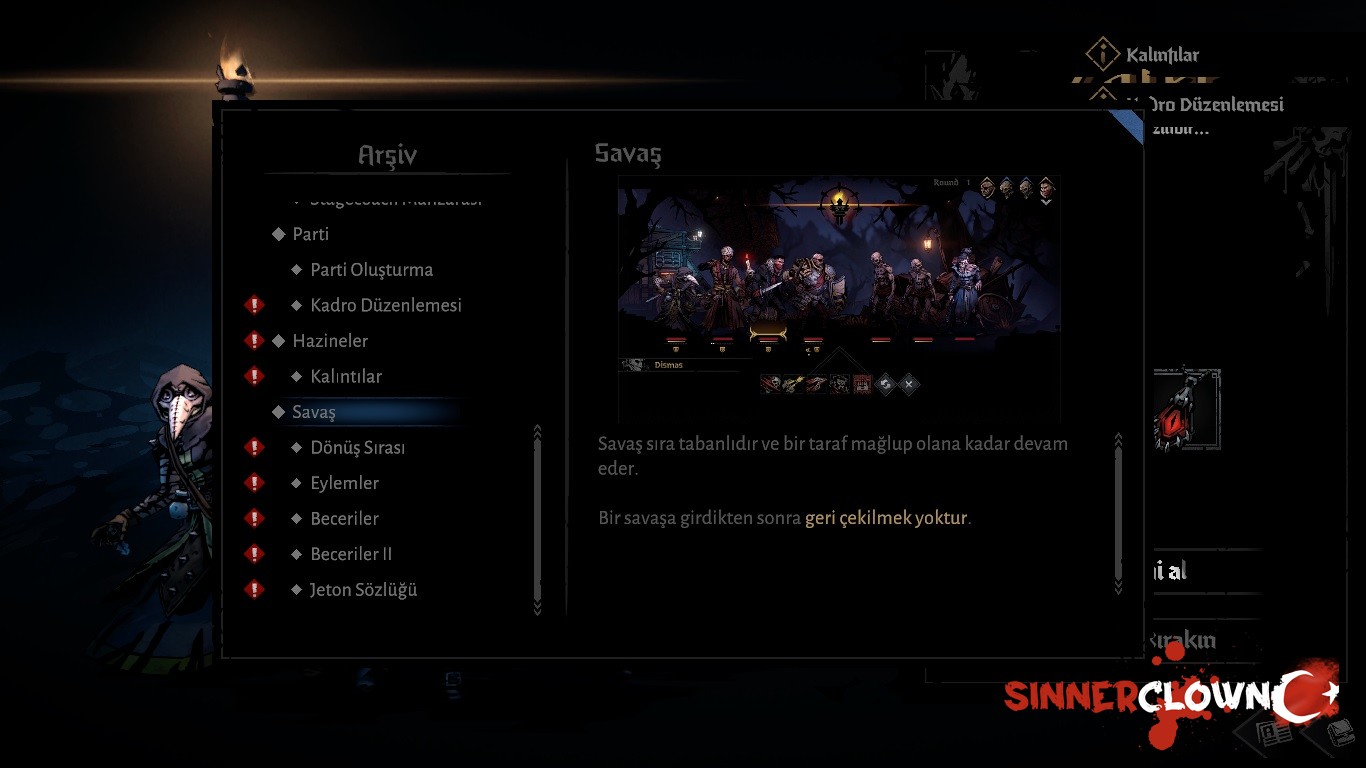Open the Beceriler topic
Image resolution: width=1366 pixels, height=768 pixels.
[x=344, y=519]
